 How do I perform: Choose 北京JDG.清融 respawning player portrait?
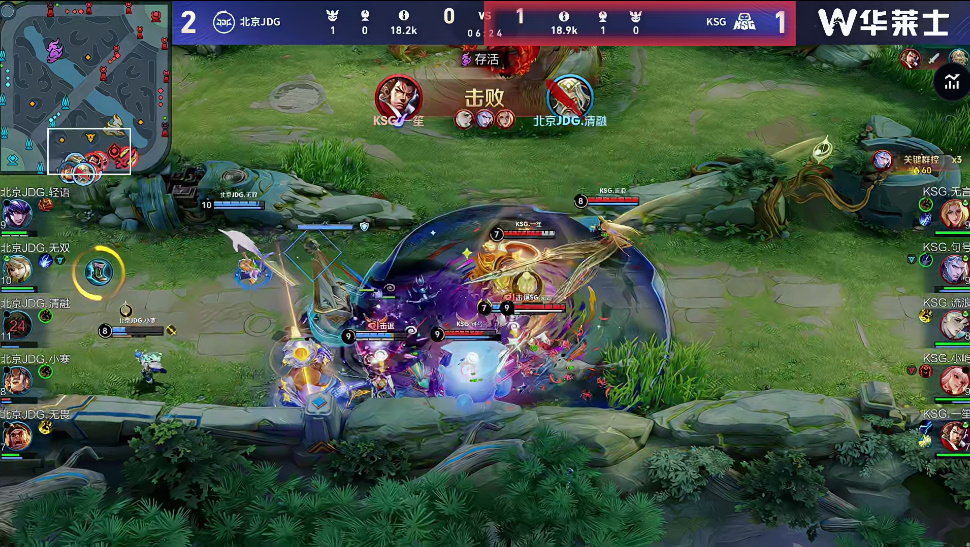pyautogui.click(x=17, y=324)
